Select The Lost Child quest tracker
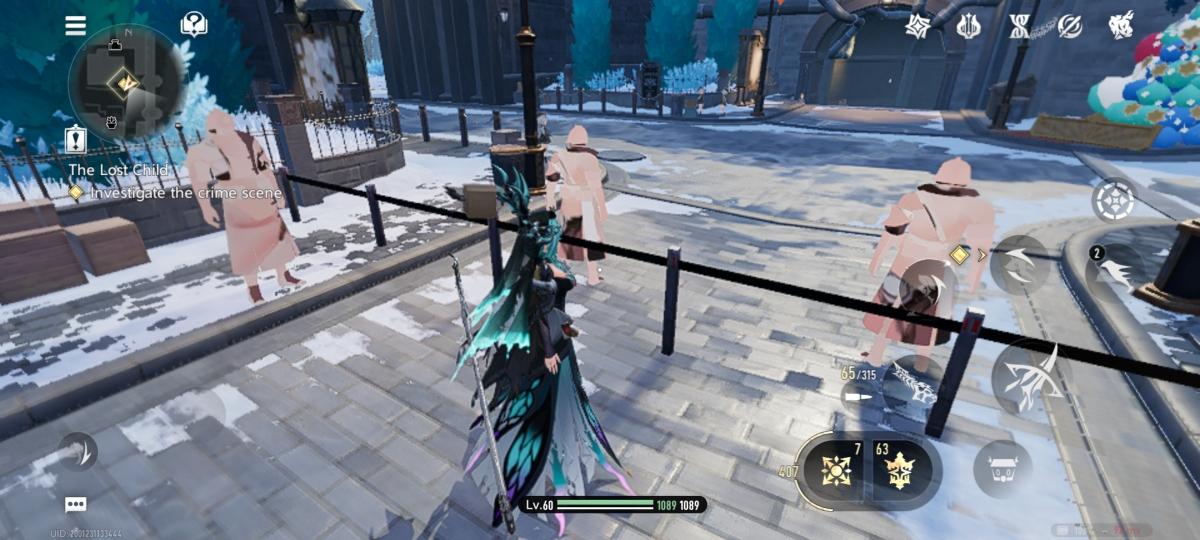The image size is (1200, 540). (110, 170)
